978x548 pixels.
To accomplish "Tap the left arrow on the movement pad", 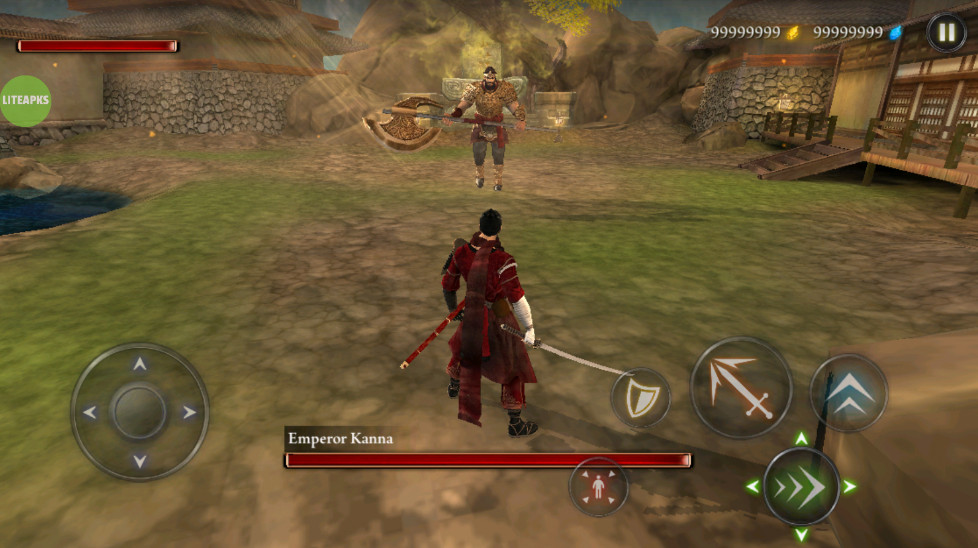I will point(90,412).
